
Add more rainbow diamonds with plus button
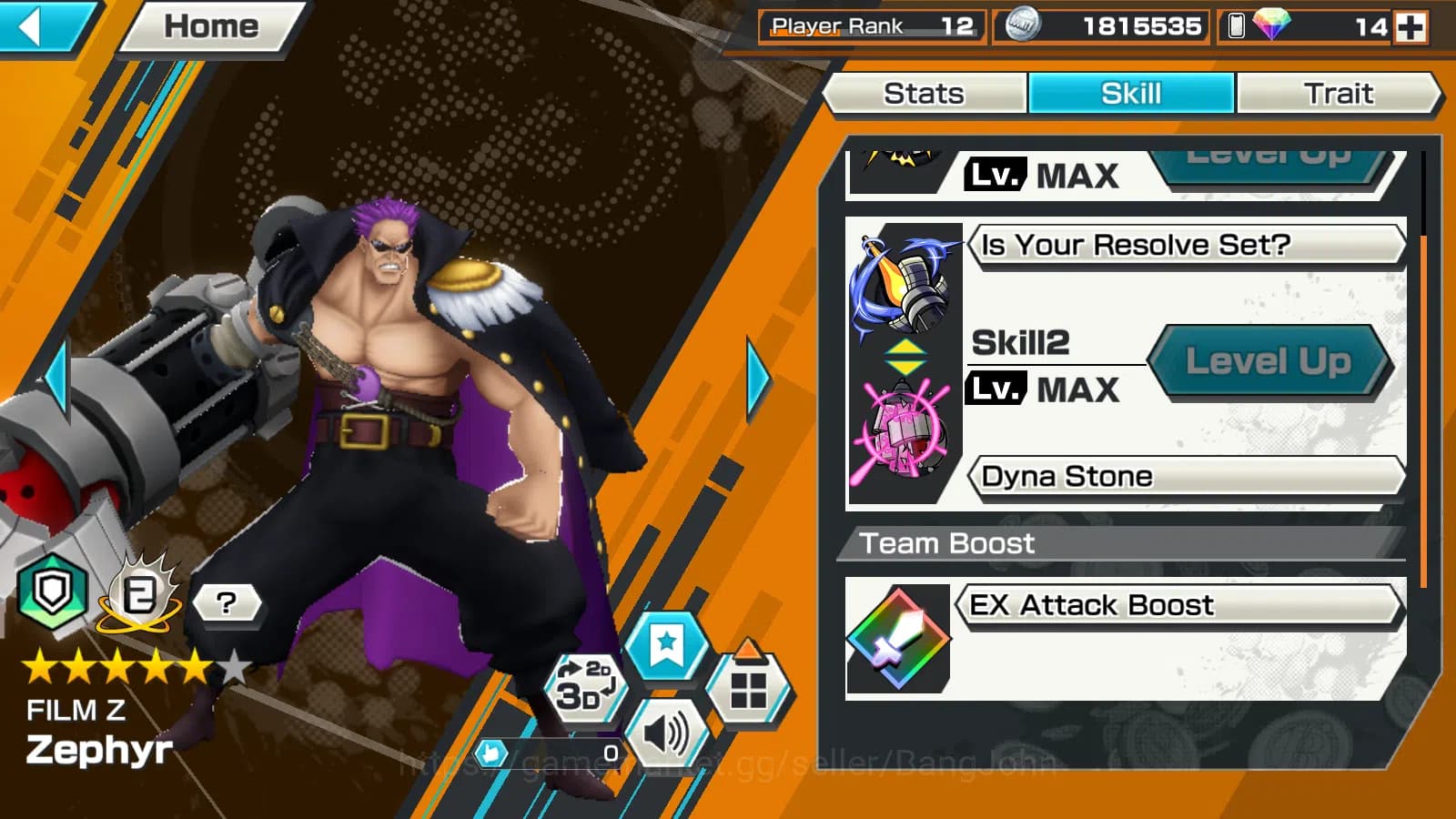tap(1410, 27)
